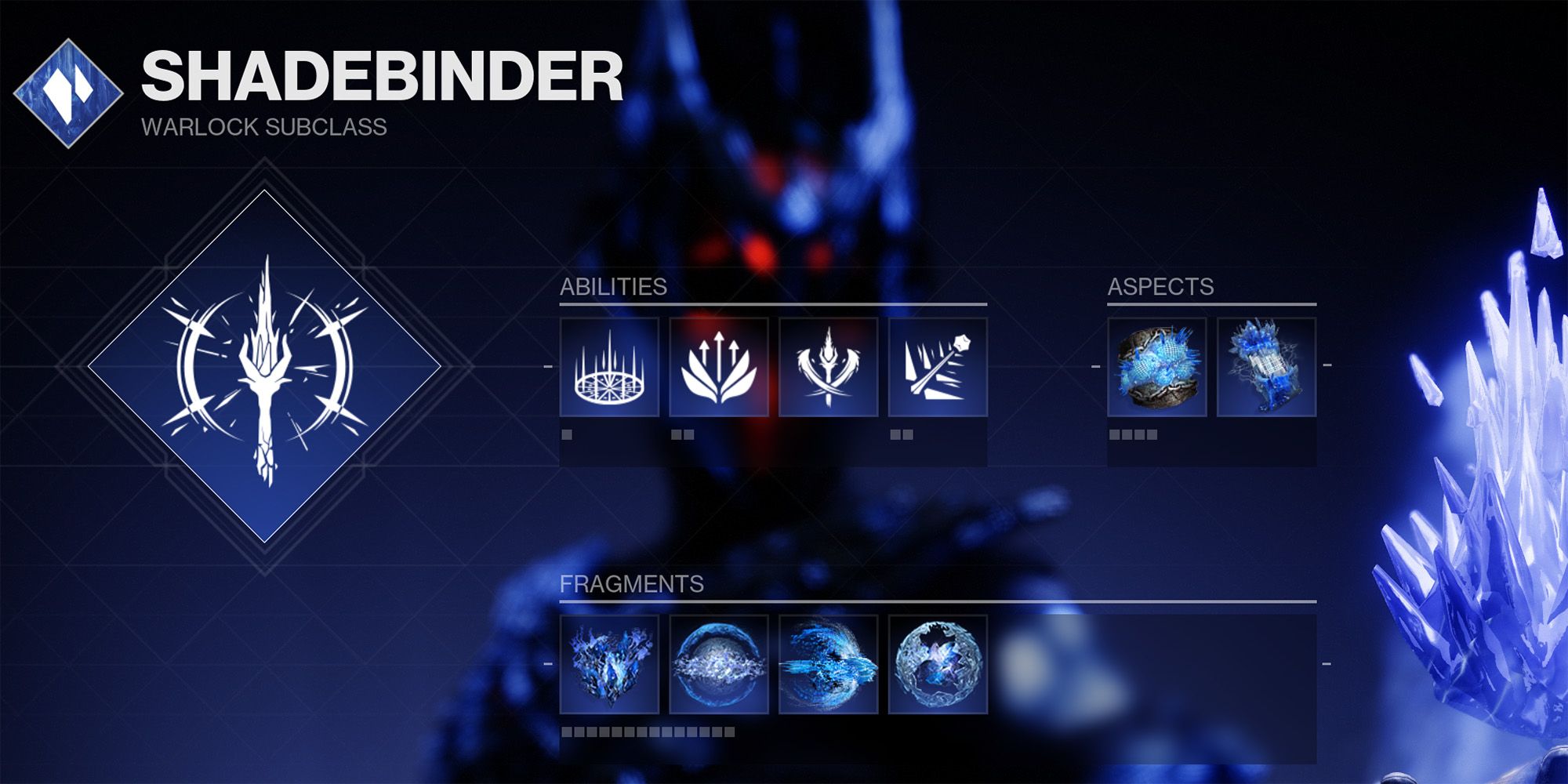This screenshot has height=784, width=1568.
Task: Choose the frosty sphere fragment
Action: (x=718, y=664)
